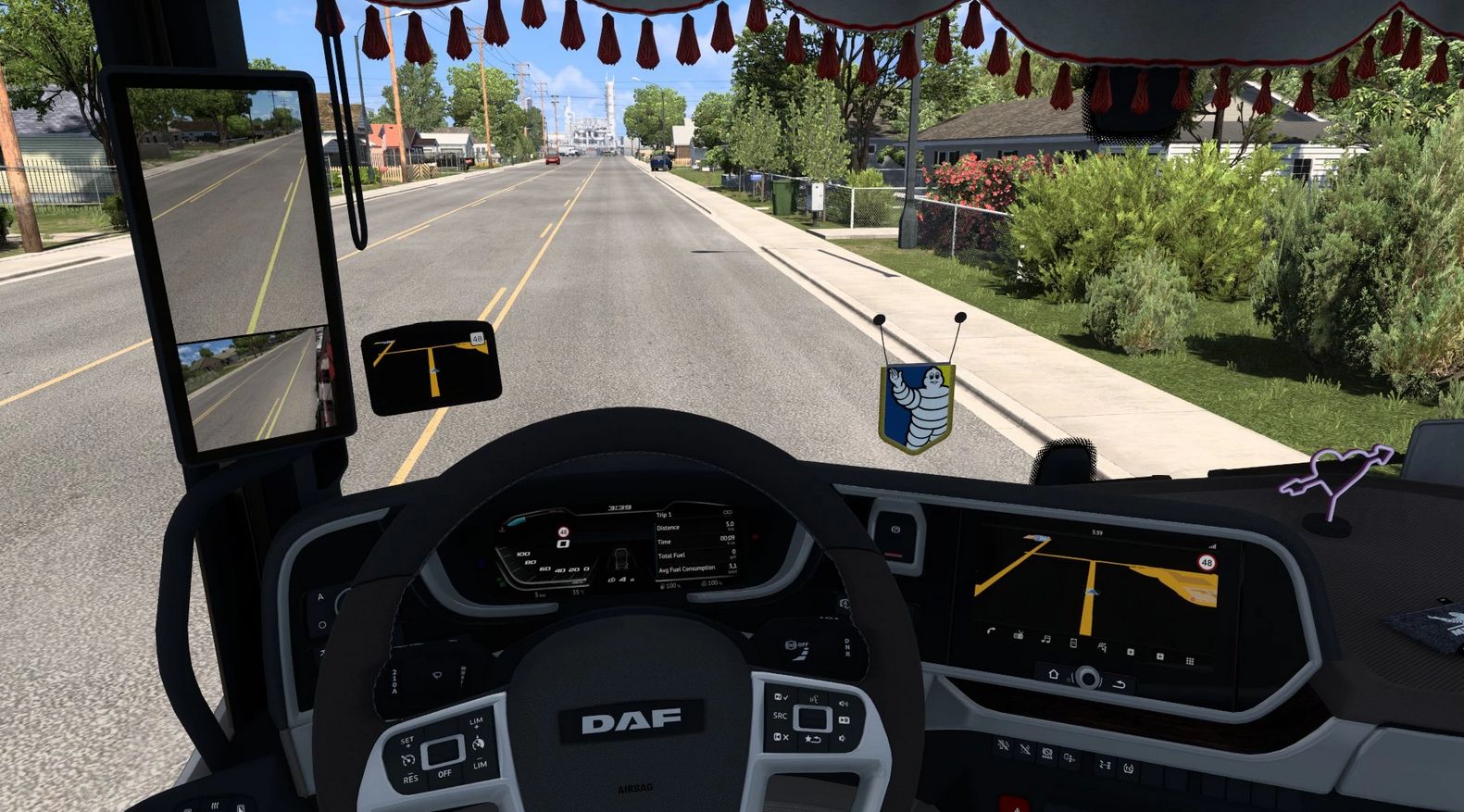Select the navigation voice icon on the display
This screenshot has height=812, width=1464.
pyautogui.click(x=1102, y=645)
